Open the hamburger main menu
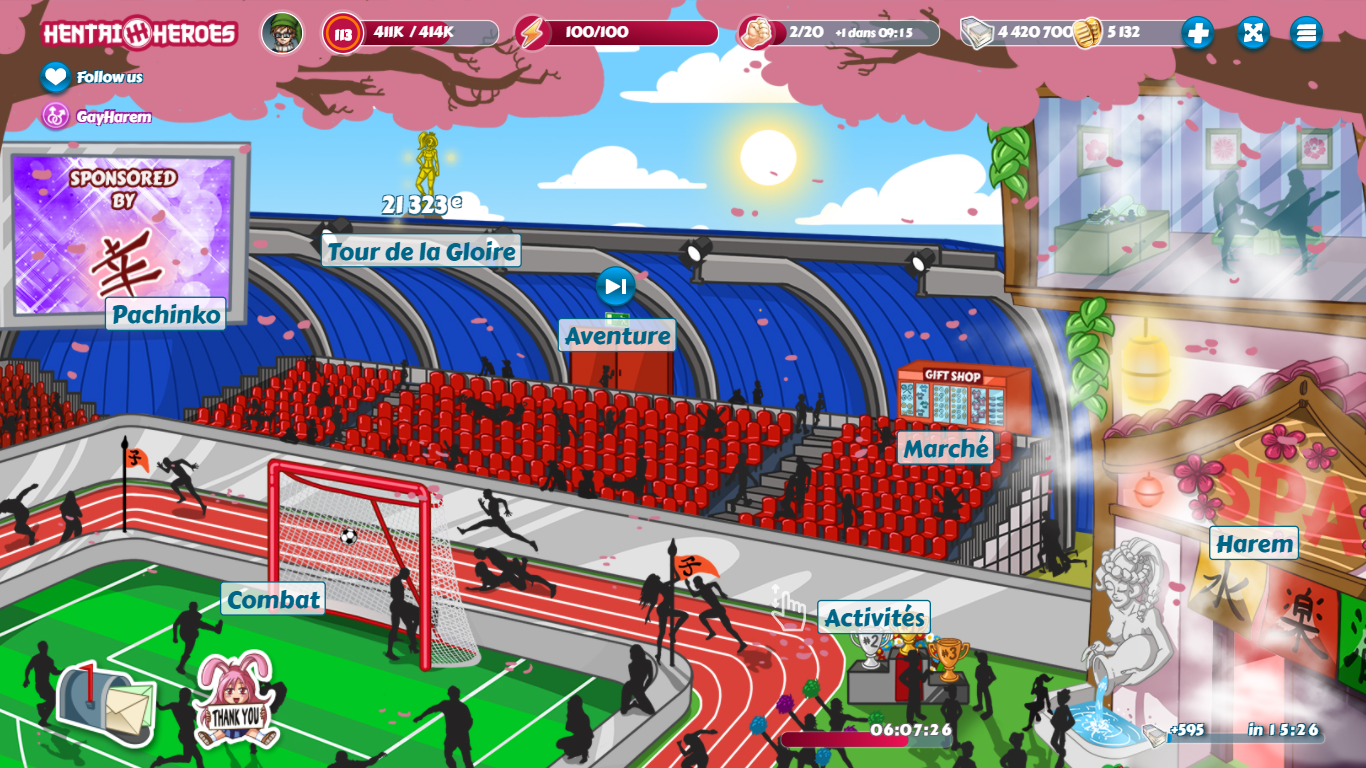This screenshot has height=768, width=1366. pyautogui.click(x=1306, y=33)
